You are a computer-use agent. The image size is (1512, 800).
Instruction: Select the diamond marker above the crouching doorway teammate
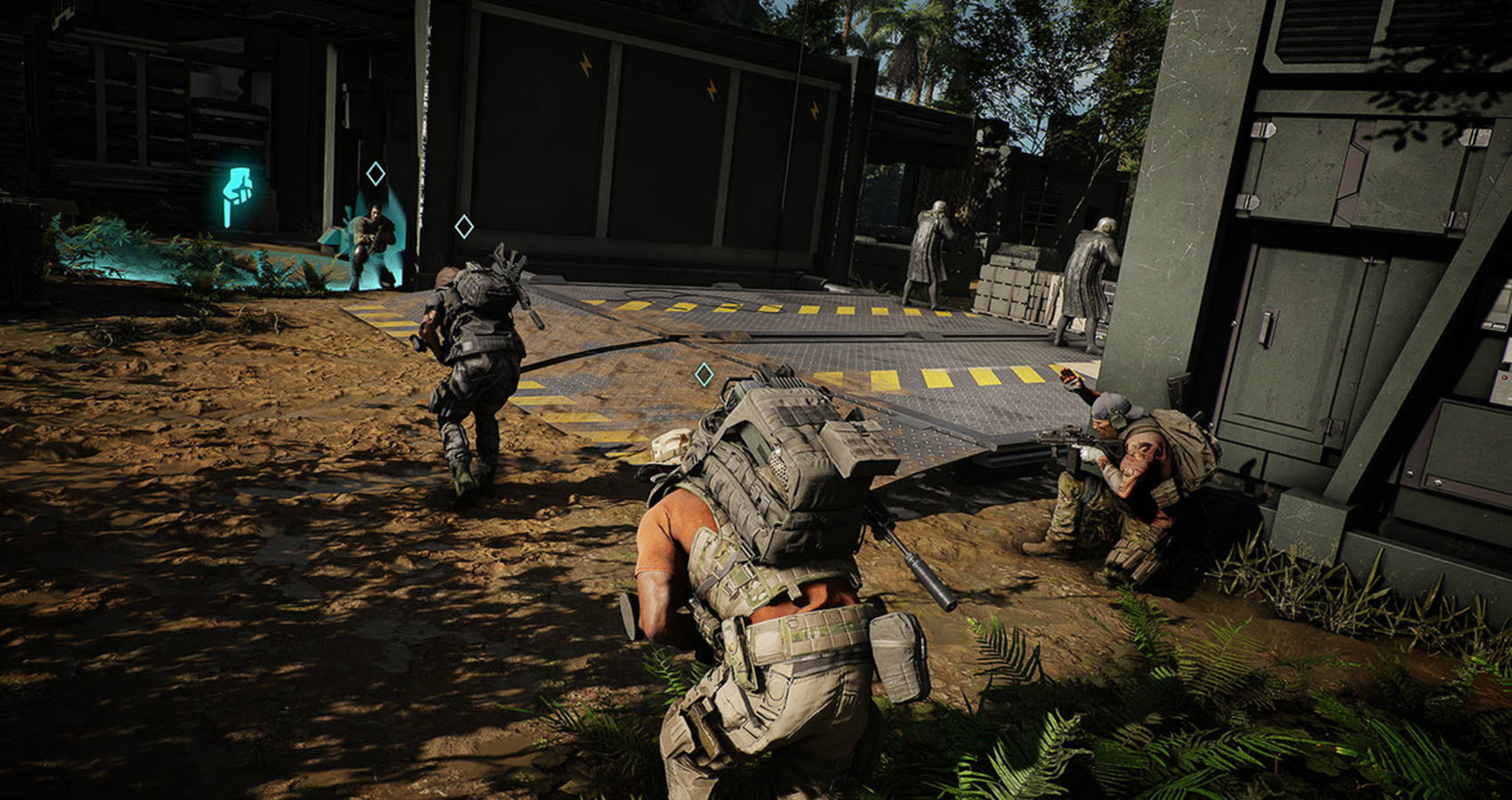tap(375, 173)
